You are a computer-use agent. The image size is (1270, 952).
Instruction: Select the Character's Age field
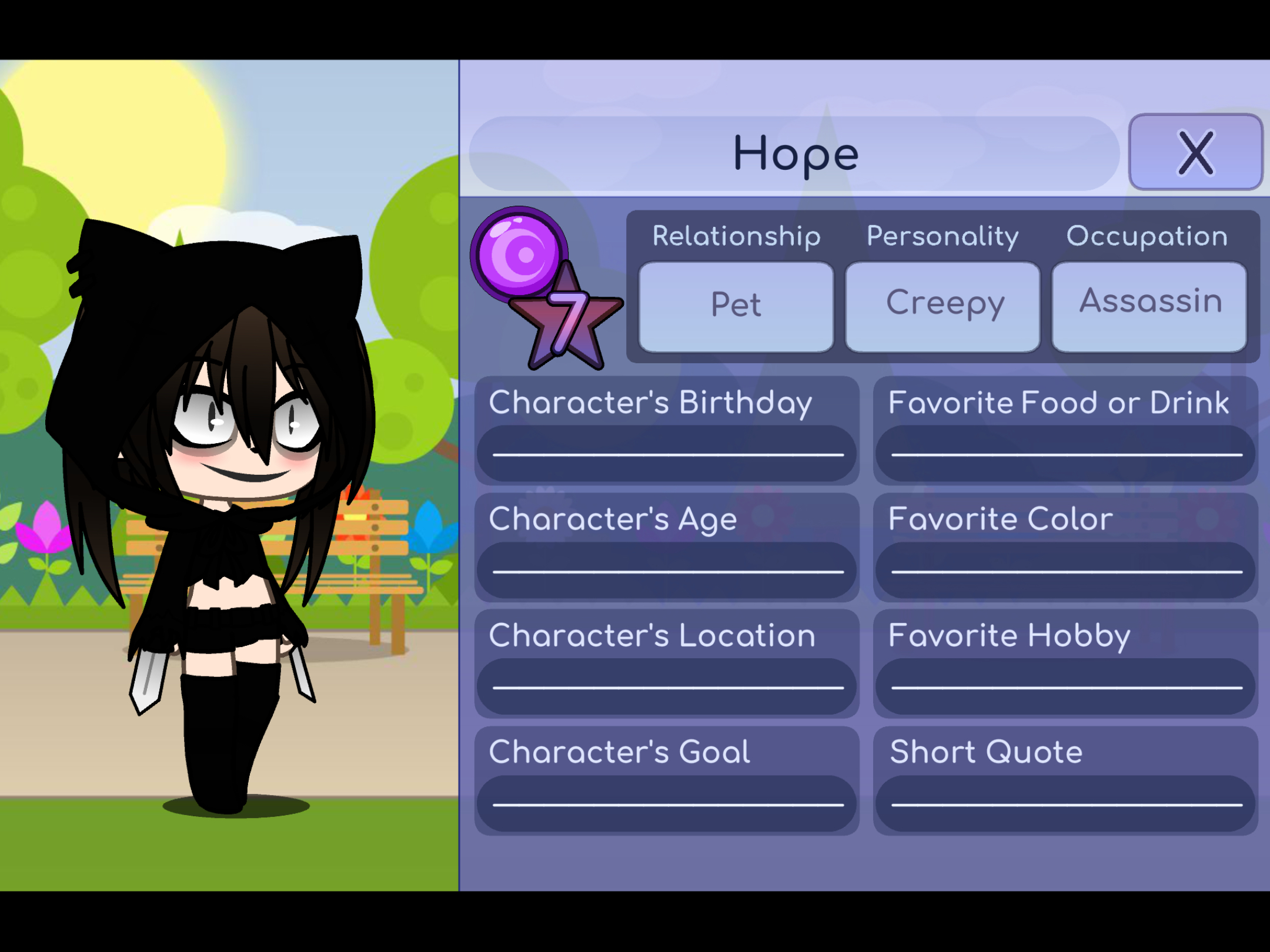667,569
